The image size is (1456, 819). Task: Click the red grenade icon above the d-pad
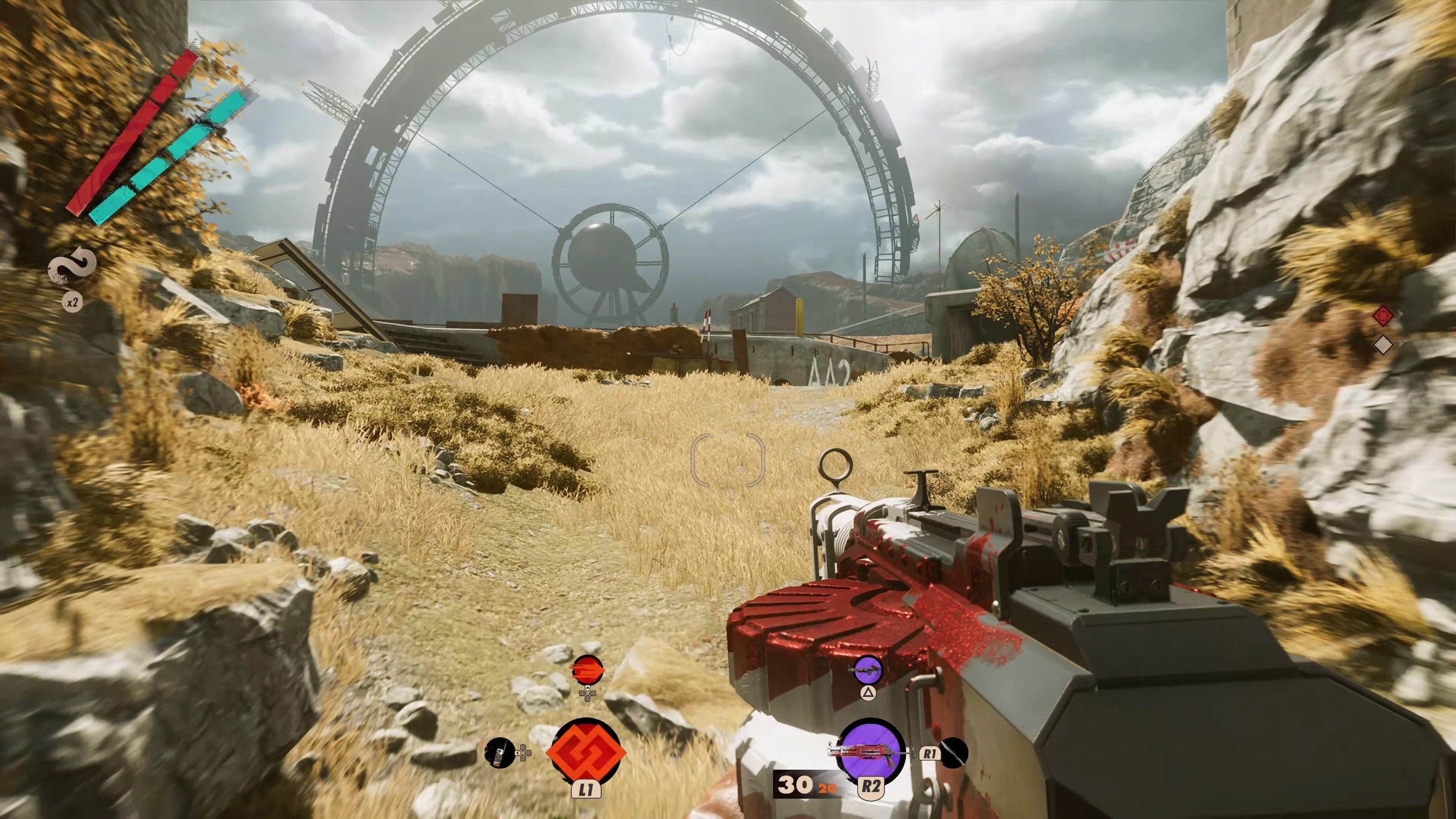point(588,670)
